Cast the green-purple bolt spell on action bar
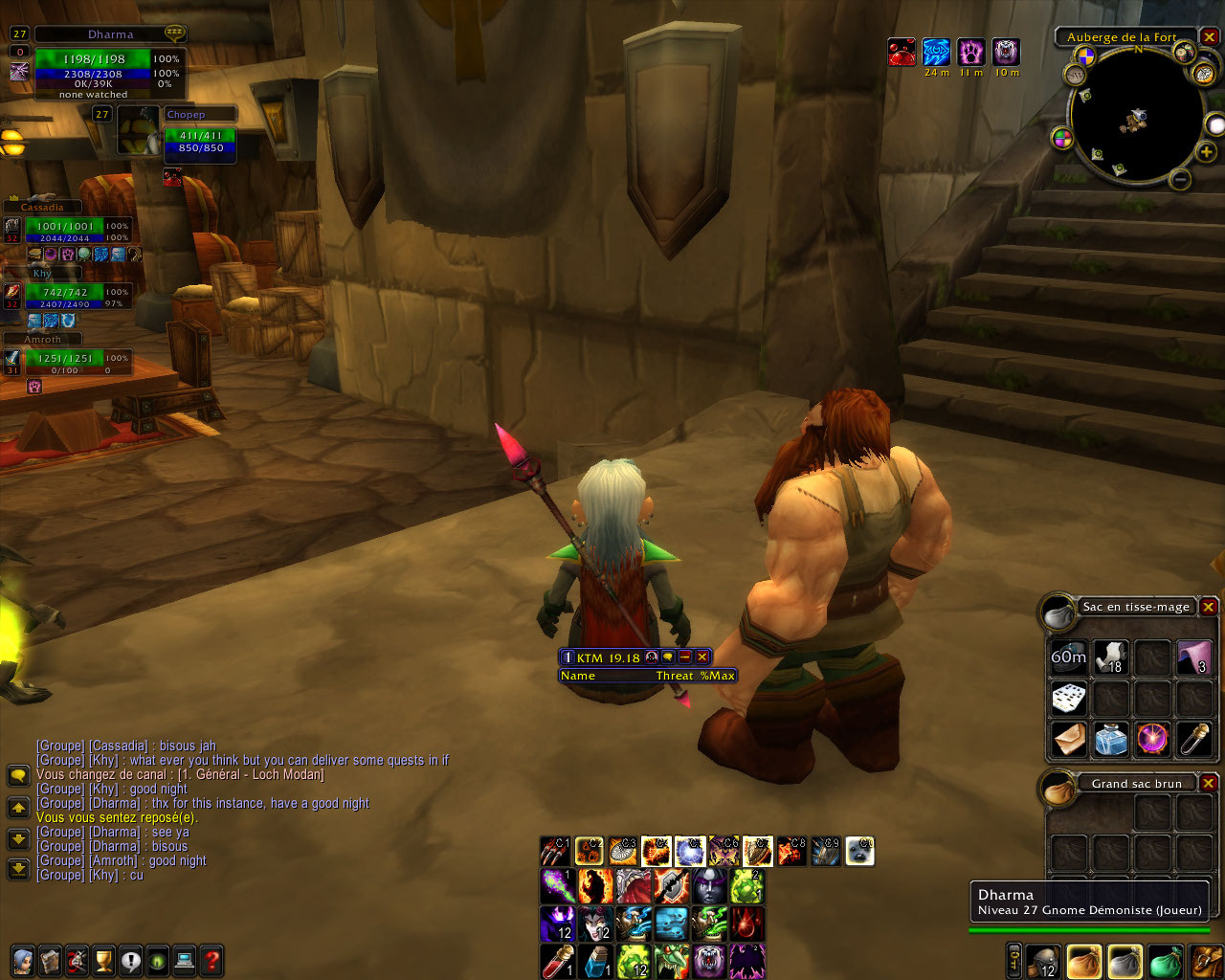Image resolution: width=1225 pixels, height=980 pixels. tap(557, 886)
